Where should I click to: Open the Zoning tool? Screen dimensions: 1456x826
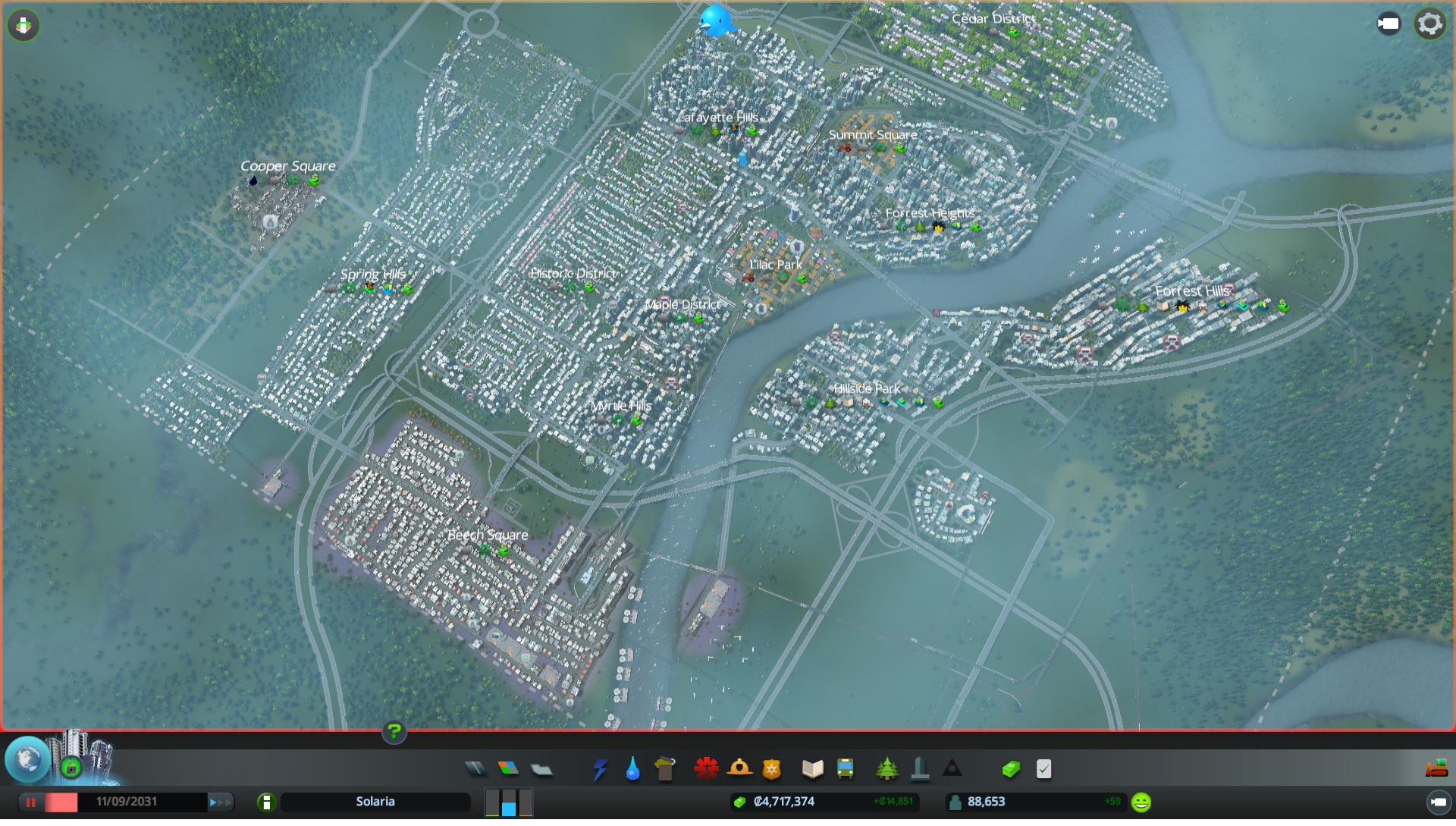click(508, 769)
